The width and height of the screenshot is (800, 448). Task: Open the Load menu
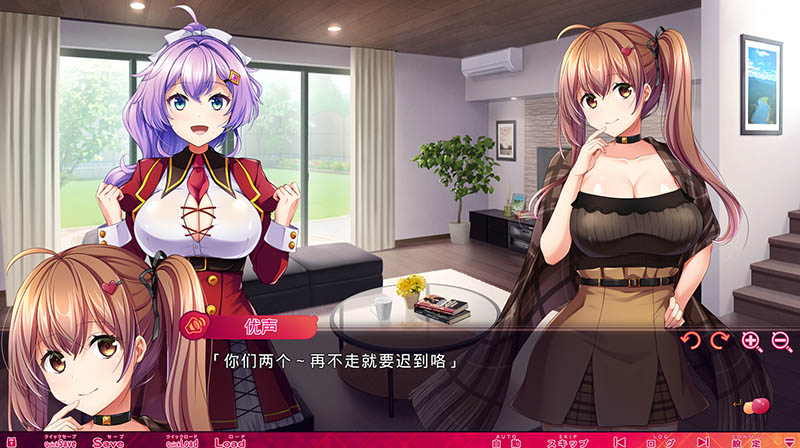(229, 441)
